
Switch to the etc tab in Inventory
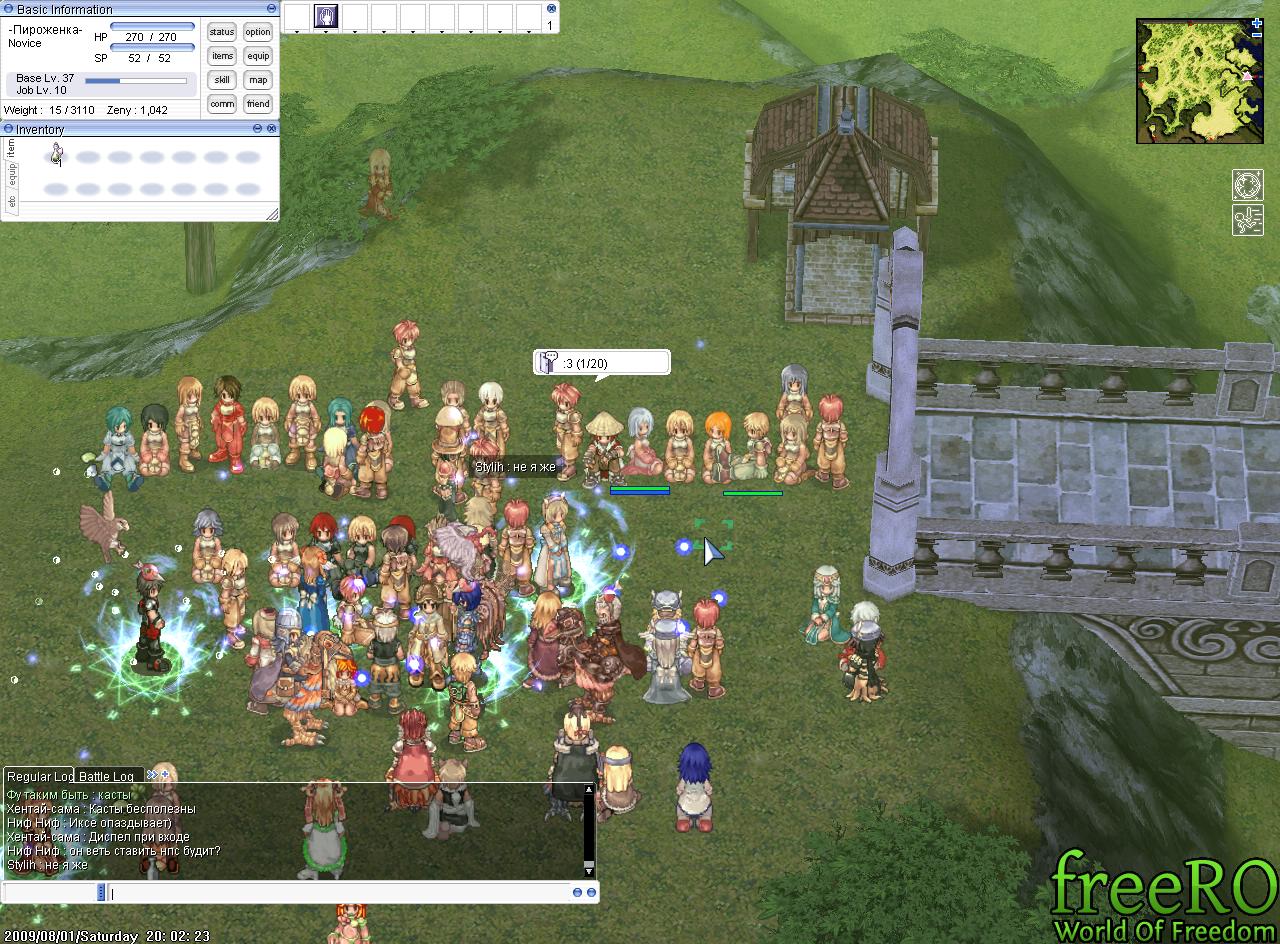click(11, 201)
